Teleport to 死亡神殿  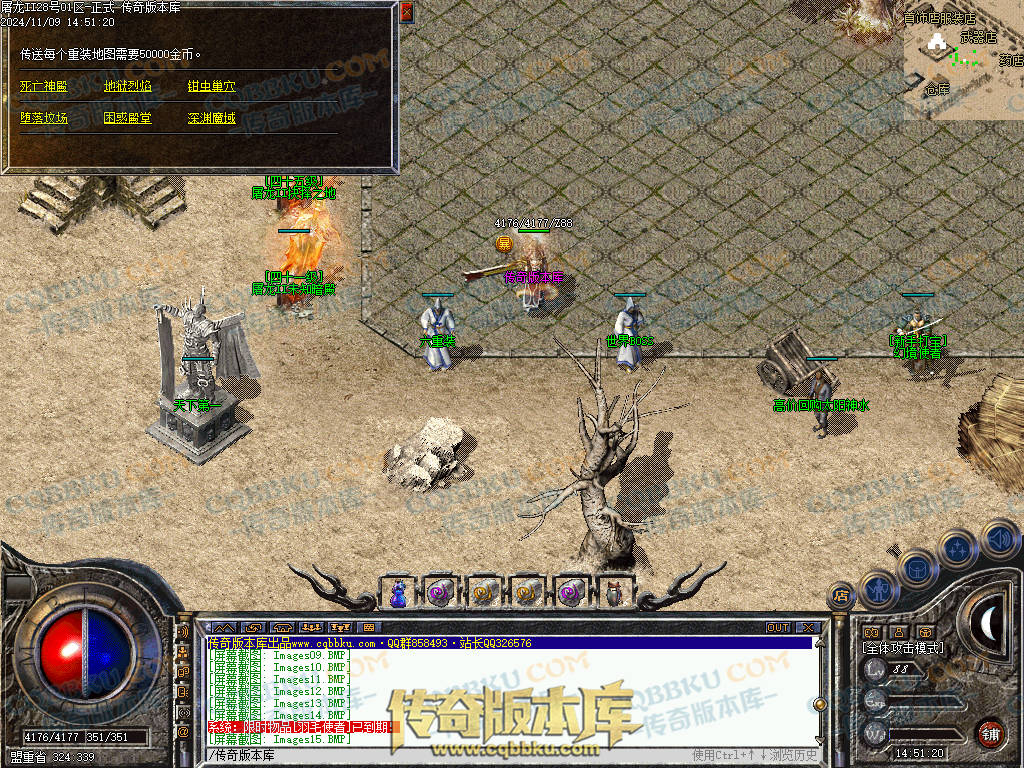[43, 87]
